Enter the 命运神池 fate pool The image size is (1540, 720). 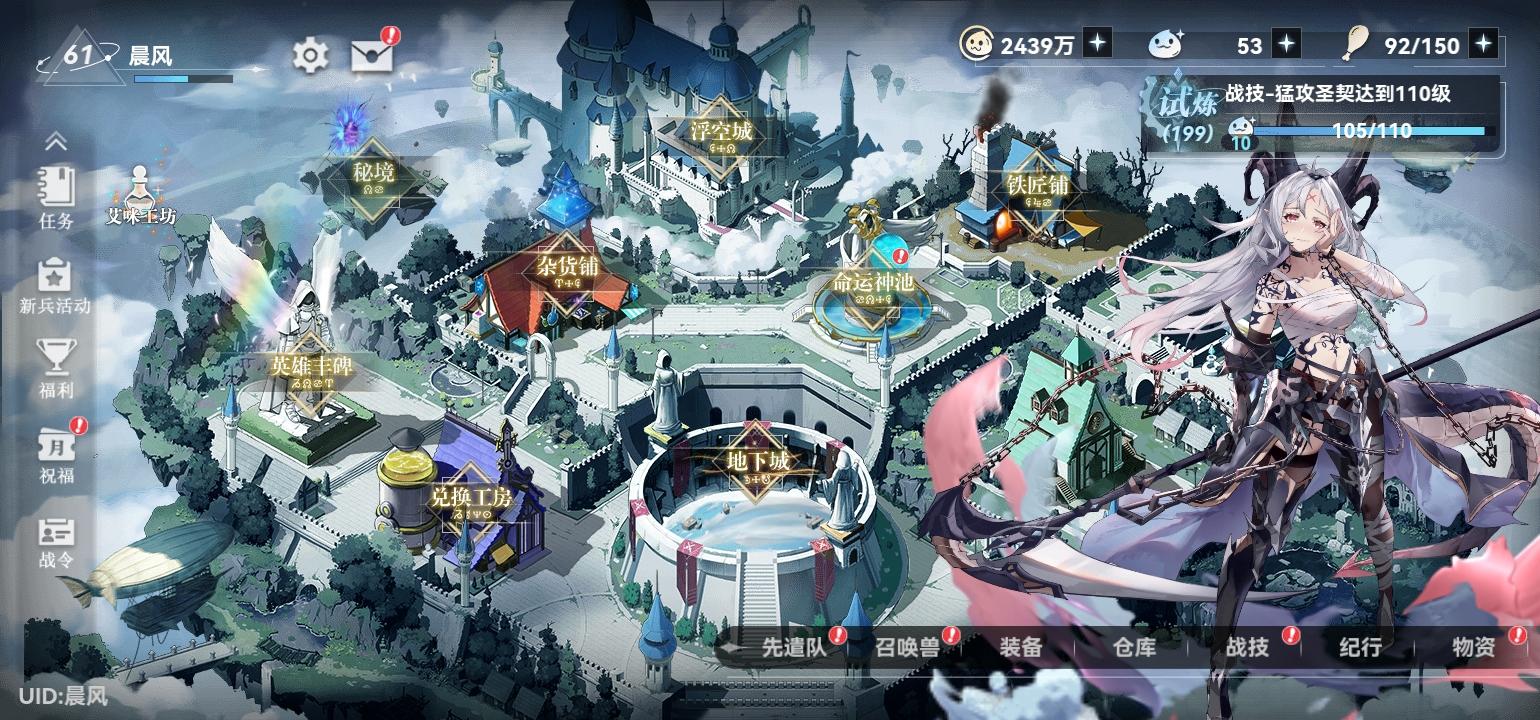[873, 282]
